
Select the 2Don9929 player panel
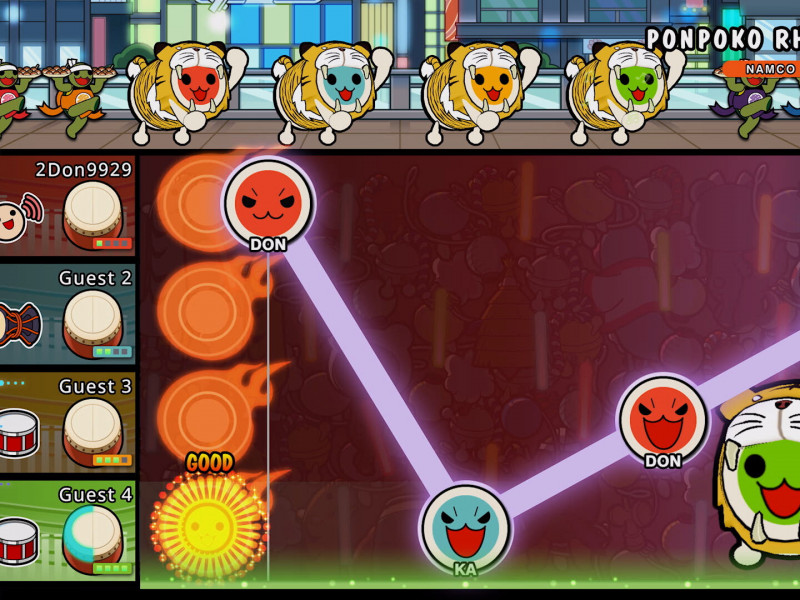[67, 205]
